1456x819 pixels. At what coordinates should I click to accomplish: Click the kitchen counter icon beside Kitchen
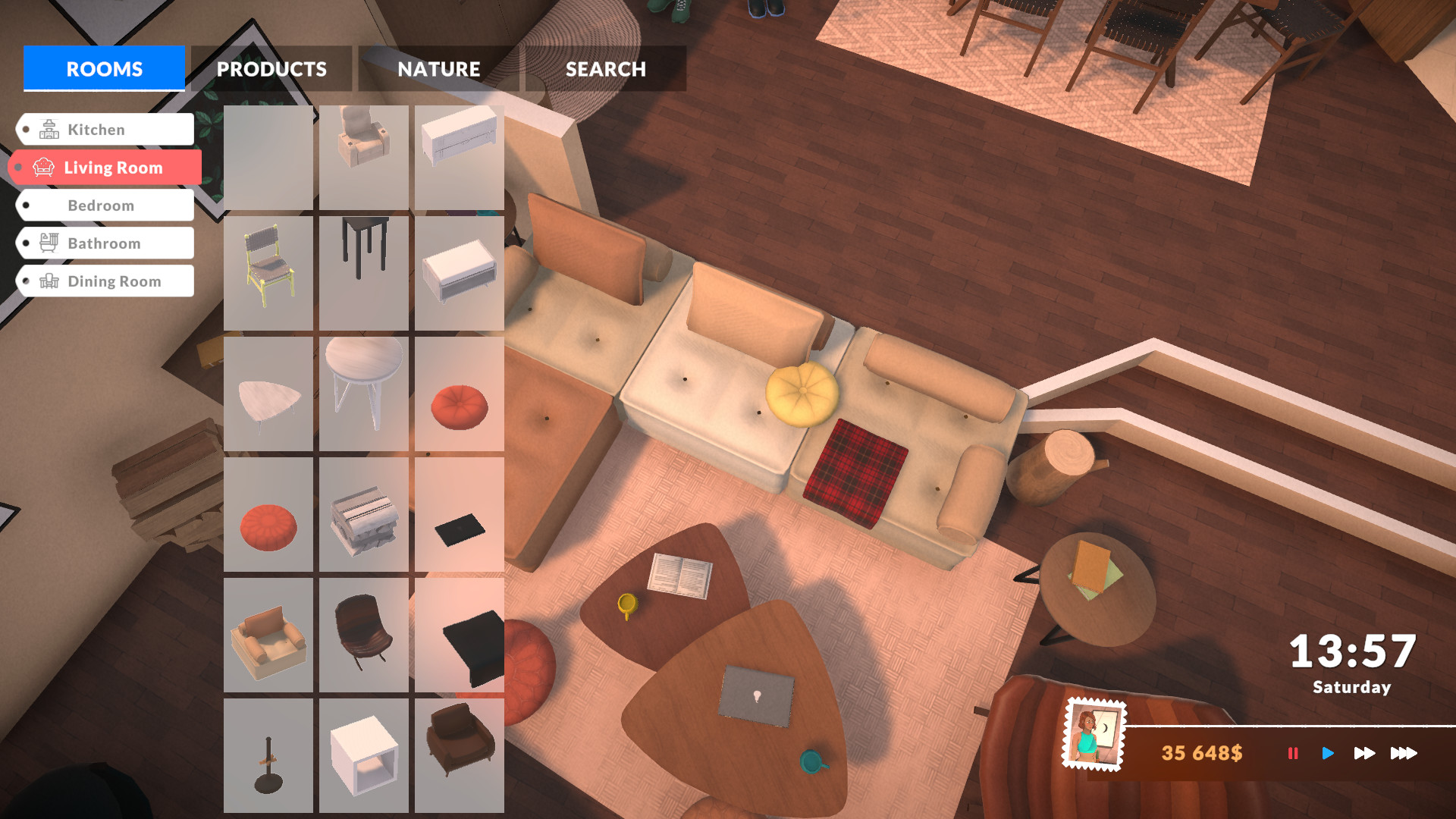point(48,129)
